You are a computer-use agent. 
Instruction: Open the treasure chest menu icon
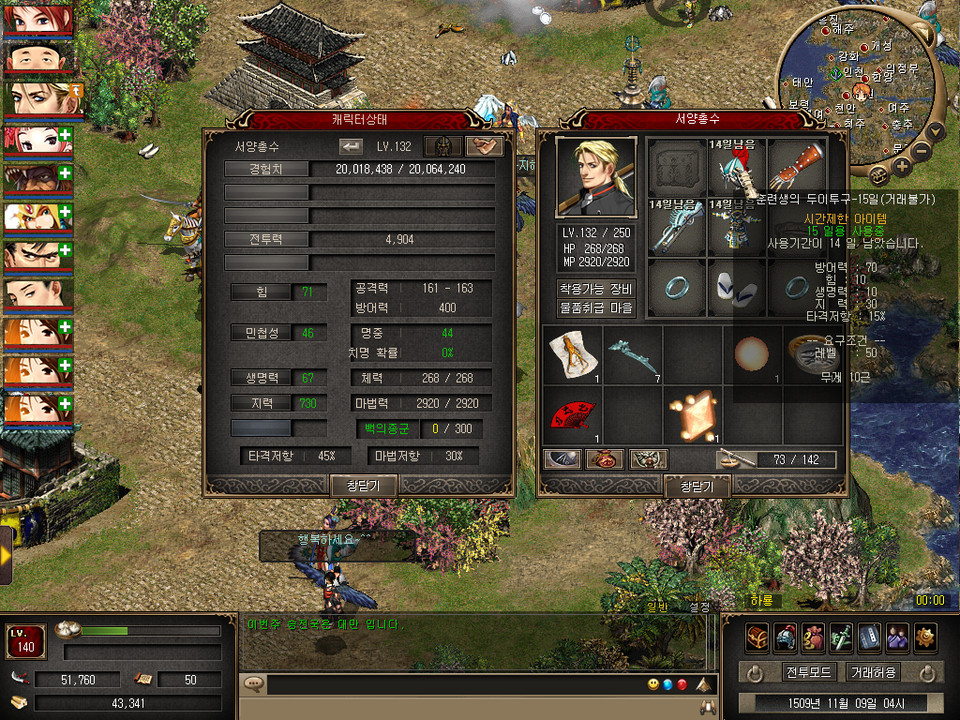pos(757,636)
